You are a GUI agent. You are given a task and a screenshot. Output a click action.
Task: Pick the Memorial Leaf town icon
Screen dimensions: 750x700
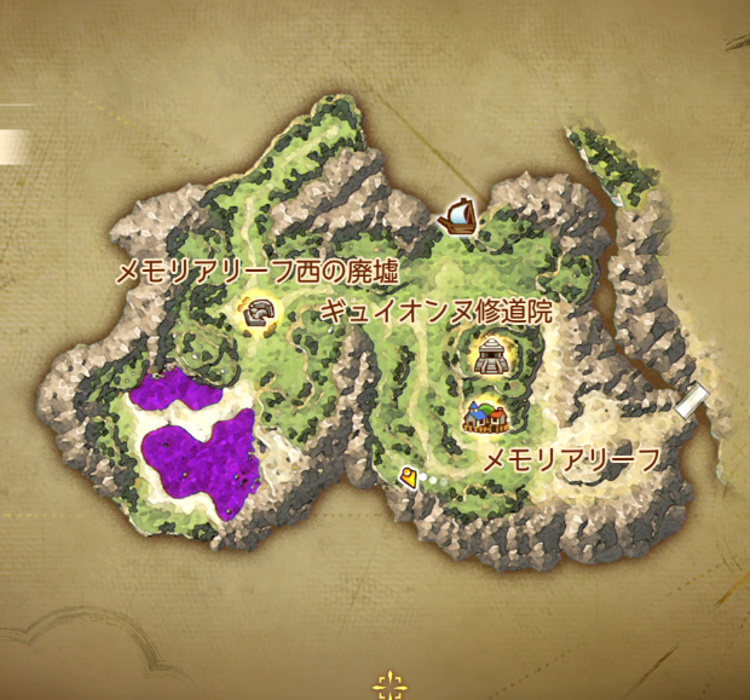(486, 415)
